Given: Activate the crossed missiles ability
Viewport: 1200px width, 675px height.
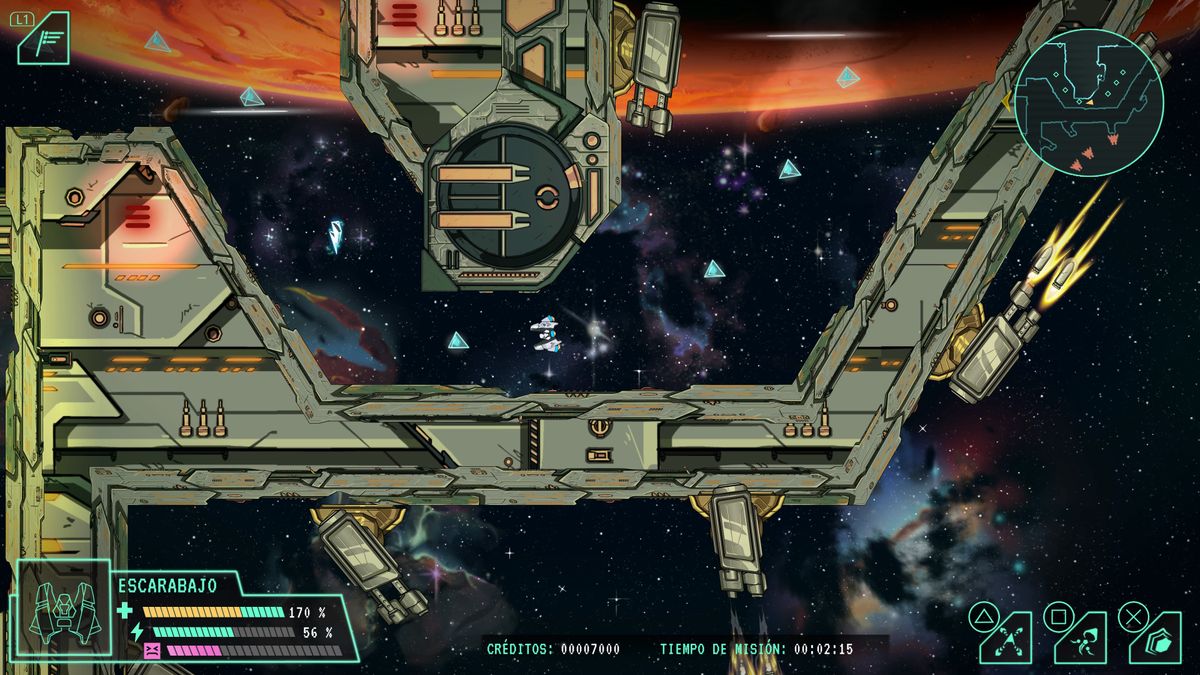Looking at the screenshot, I should click(1004, 637).
